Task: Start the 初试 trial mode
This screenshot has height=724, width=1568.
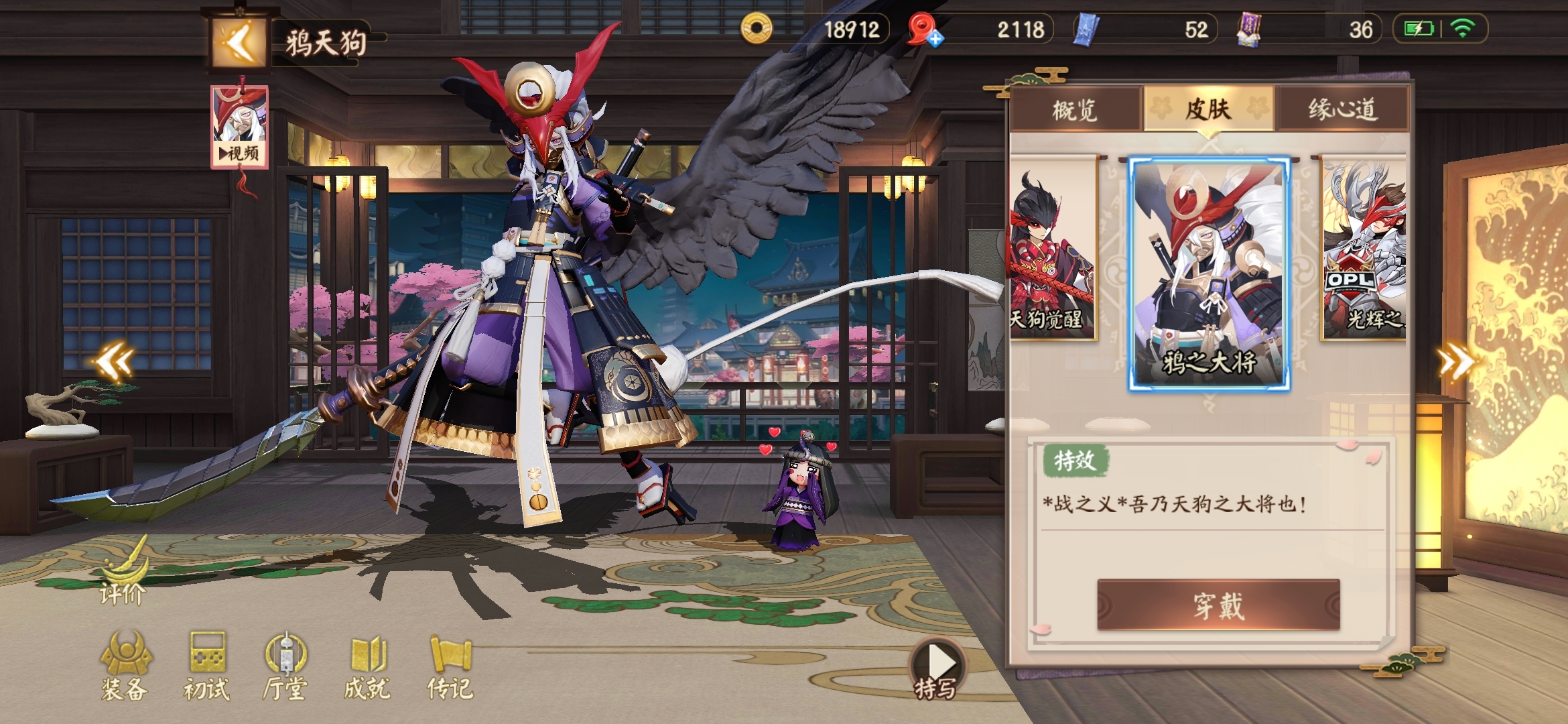Action: point(207,666)
